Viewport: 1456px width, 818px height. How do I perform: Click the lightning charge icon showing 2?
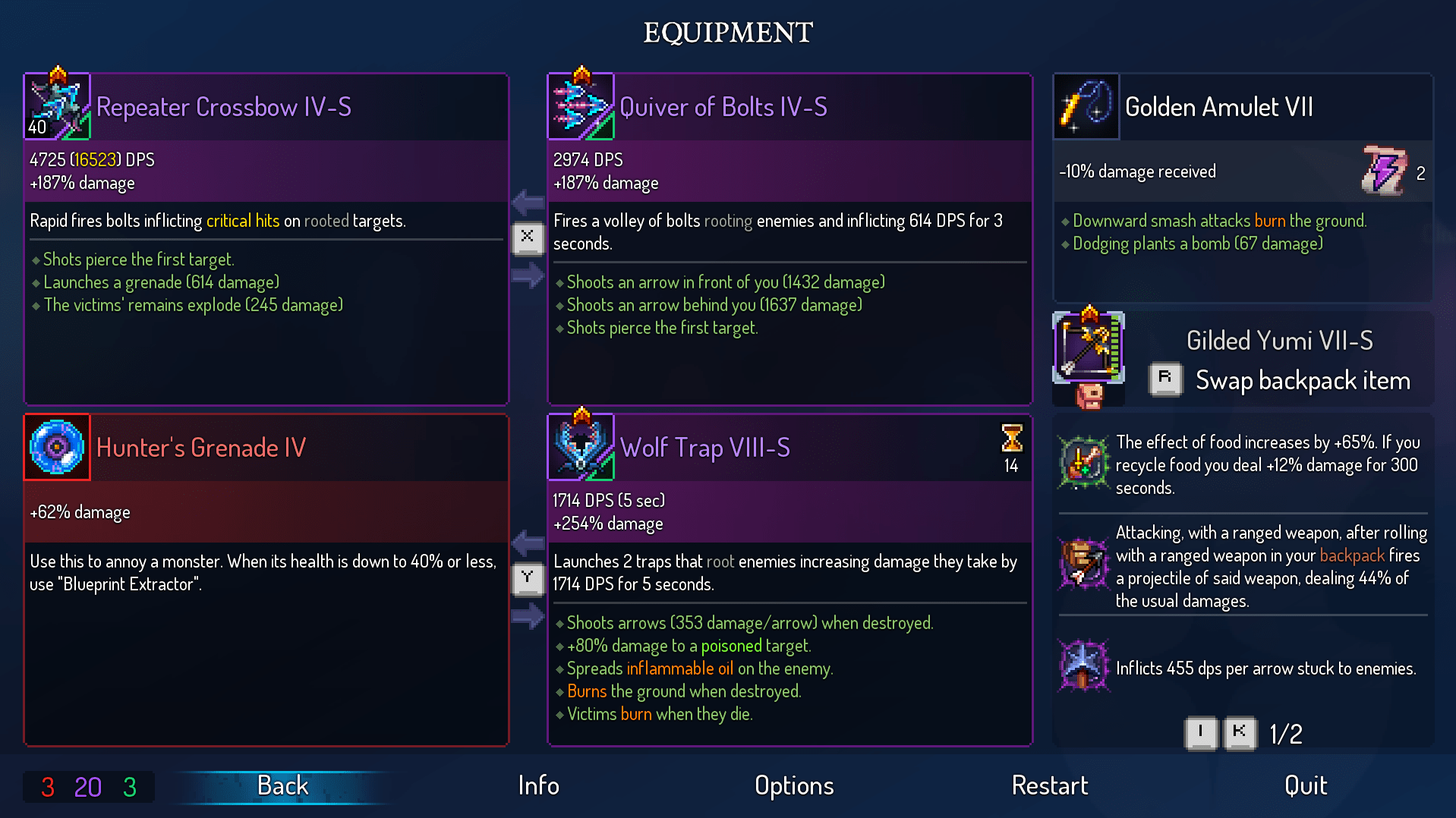pos(1385,171)
